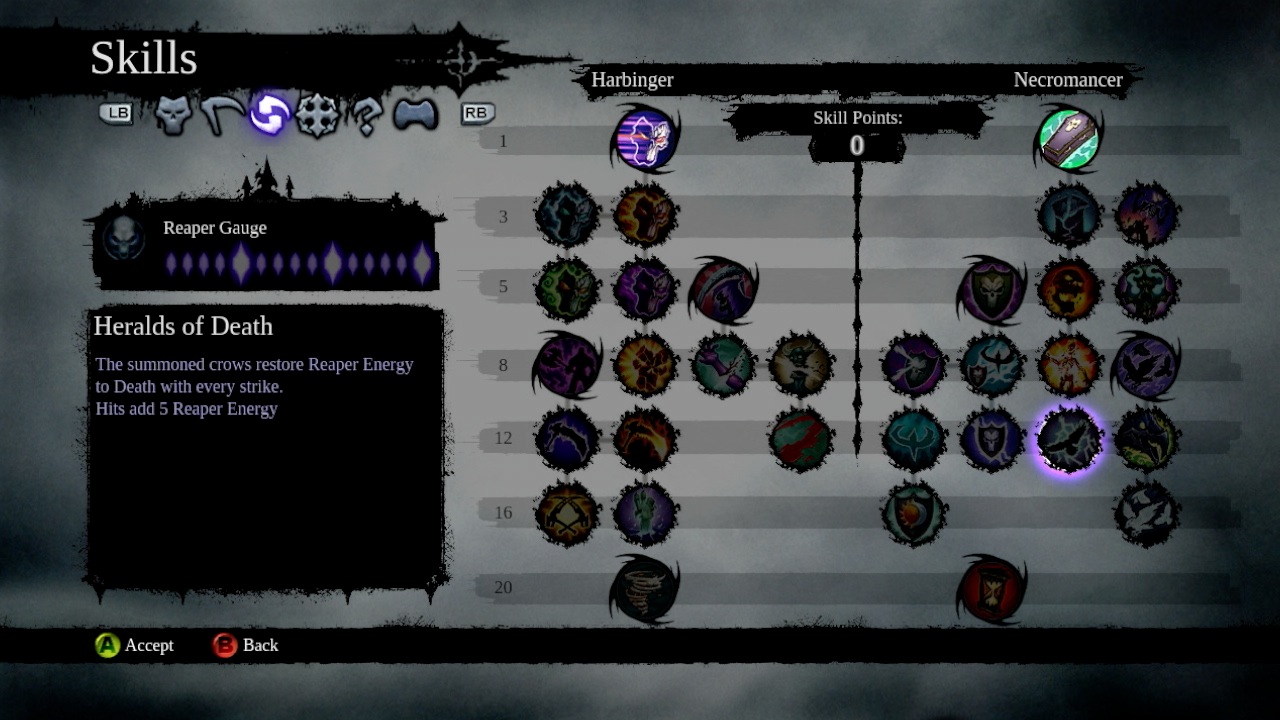Select the red scythe Harvest skill
Screen dimensions: 1280x720
tap(722, 289)
